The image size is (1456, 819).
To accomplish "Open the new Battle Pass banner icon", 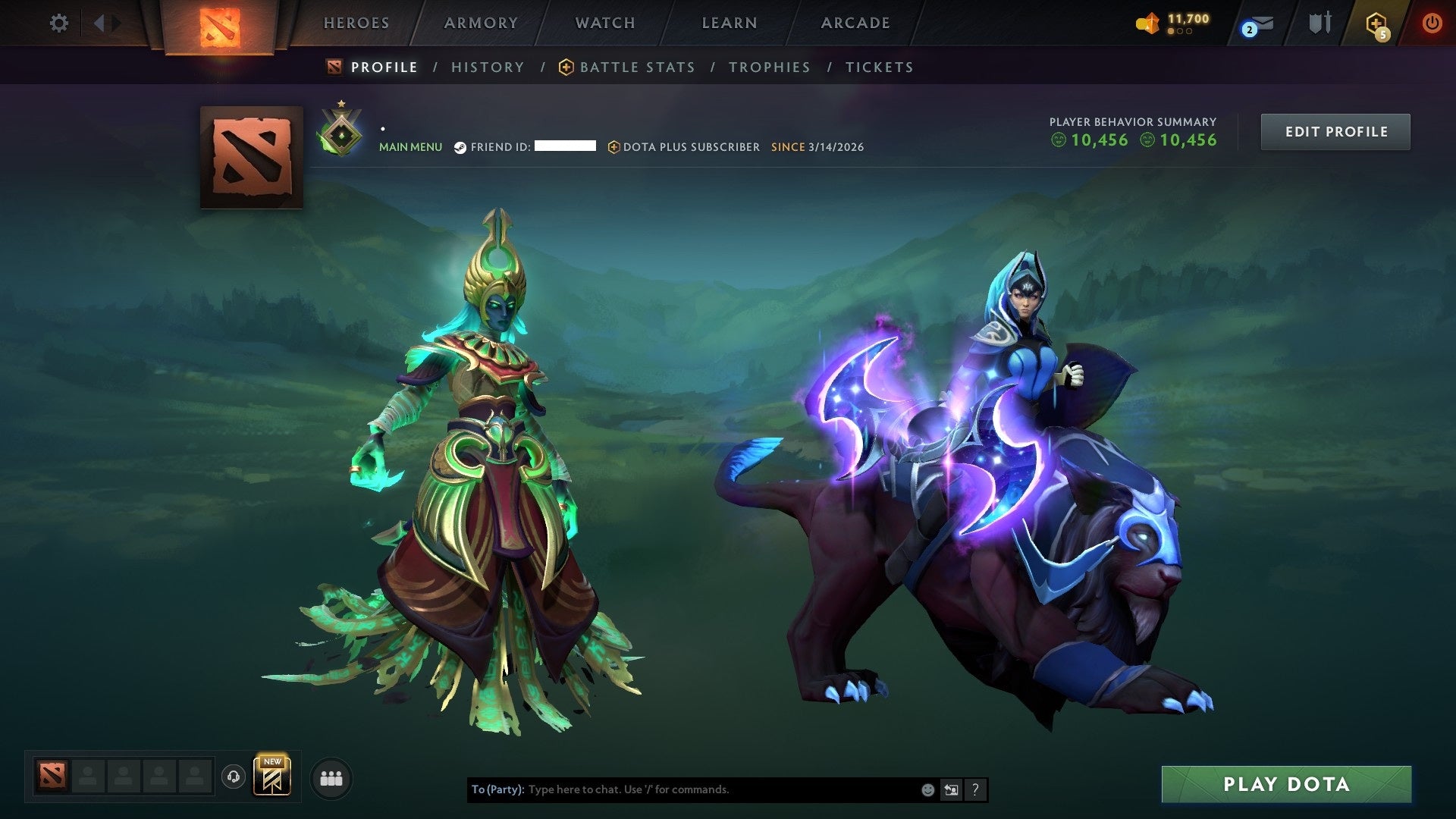I will [274, 777].
